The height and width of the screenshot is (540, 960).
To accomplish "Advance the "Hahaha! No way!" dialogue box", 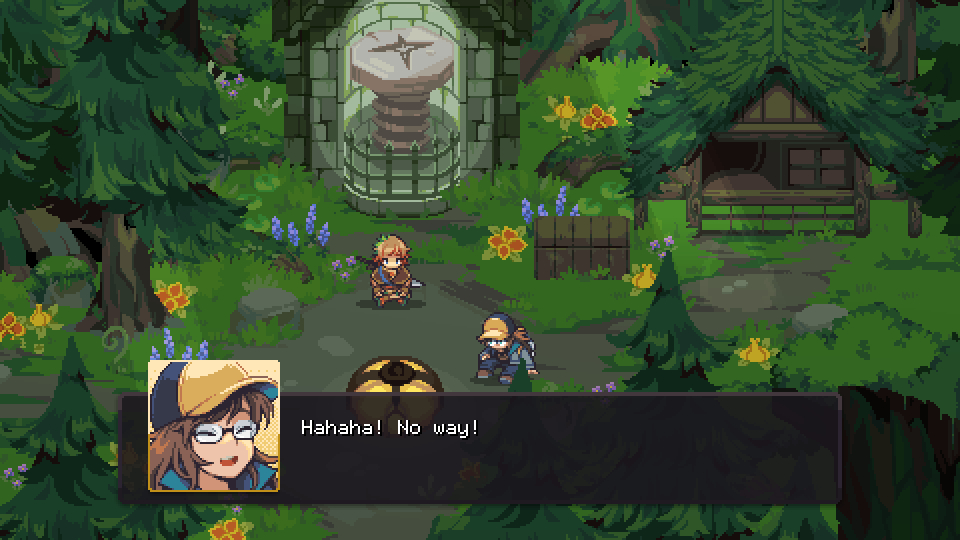I will coord(560,447).
